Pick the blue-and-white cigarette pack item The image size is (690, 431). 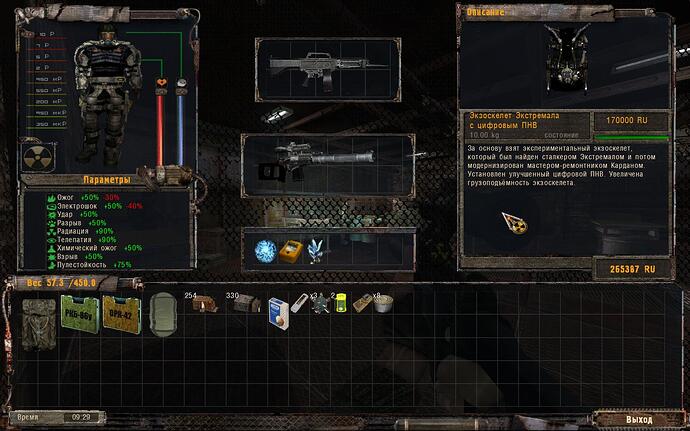279,314
